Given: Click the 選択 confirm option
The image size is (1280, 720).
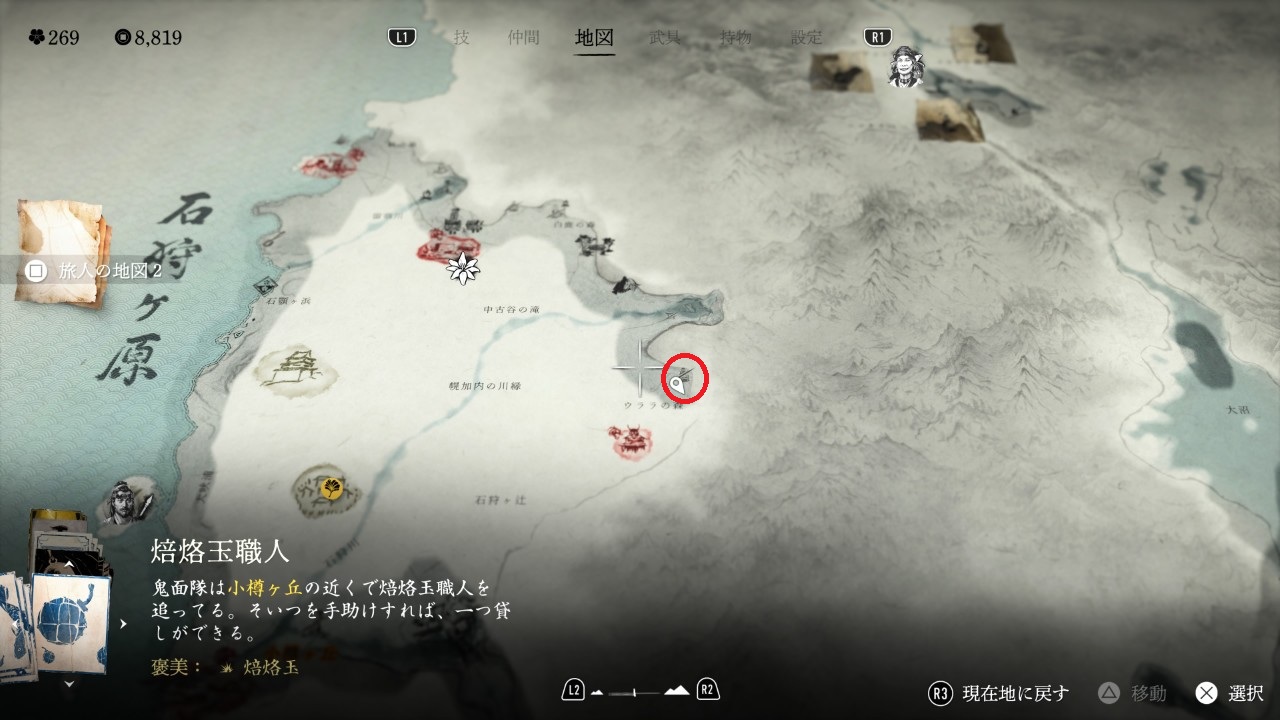Looking at the screenshot, I should [x=1231, y=693].
